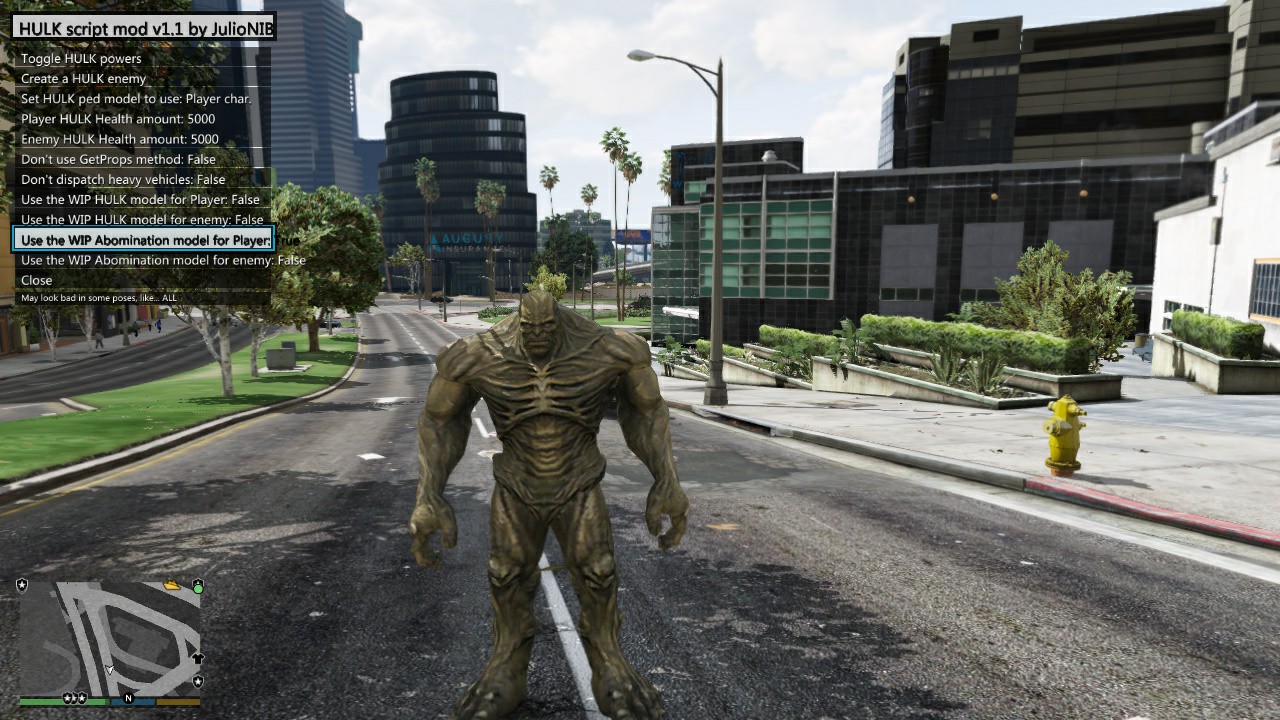Choose Create a HULK enemy

pos(84,79)
